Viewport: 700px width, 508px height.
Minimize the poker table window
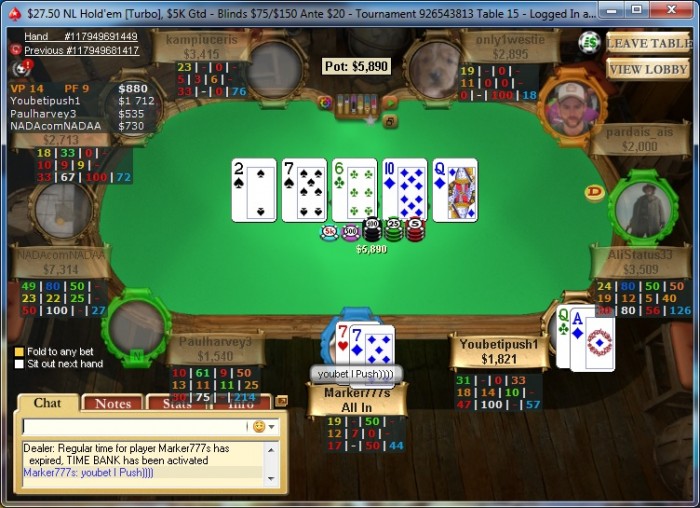coord(612,9)
